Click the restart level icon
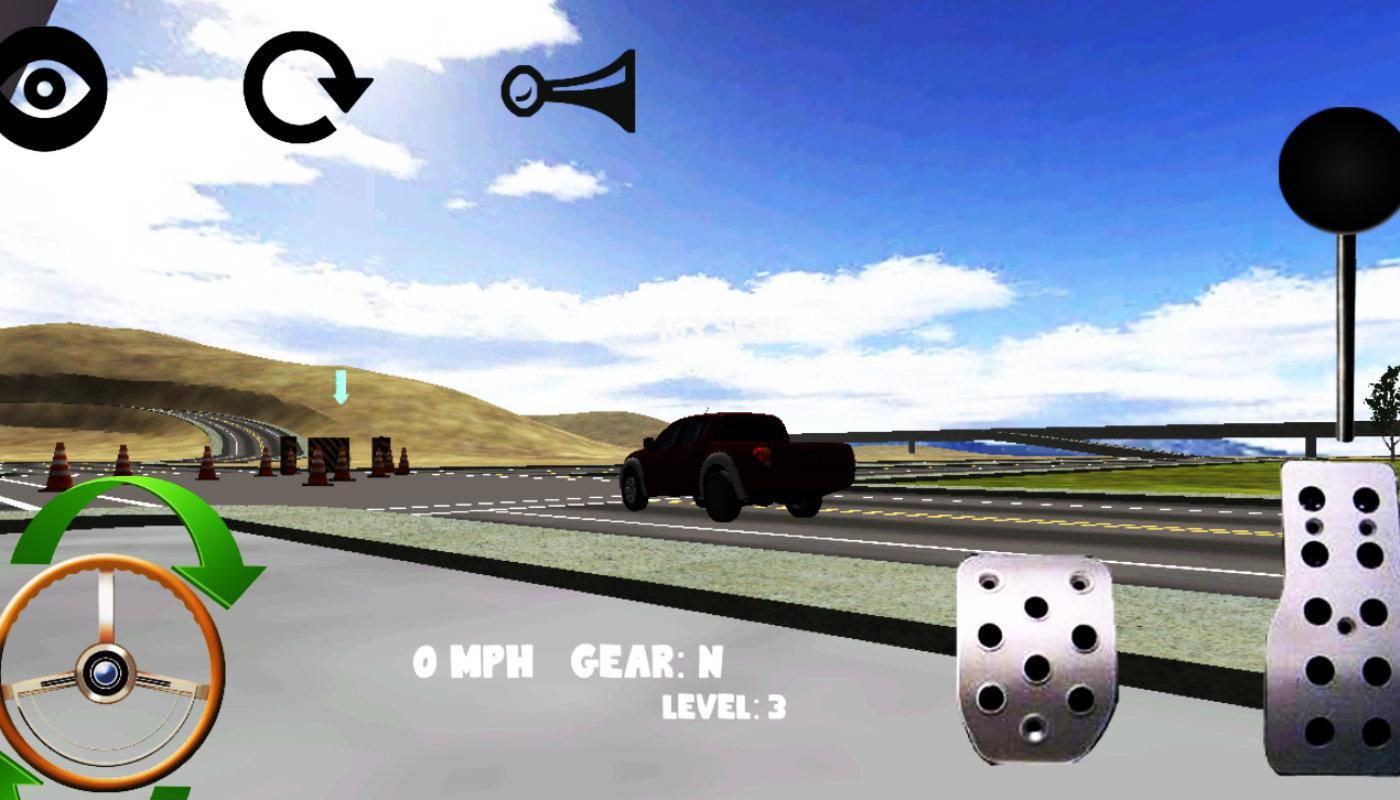Image resolution: width=1400 pixels, height=800 pixels. tap(305, 85)
